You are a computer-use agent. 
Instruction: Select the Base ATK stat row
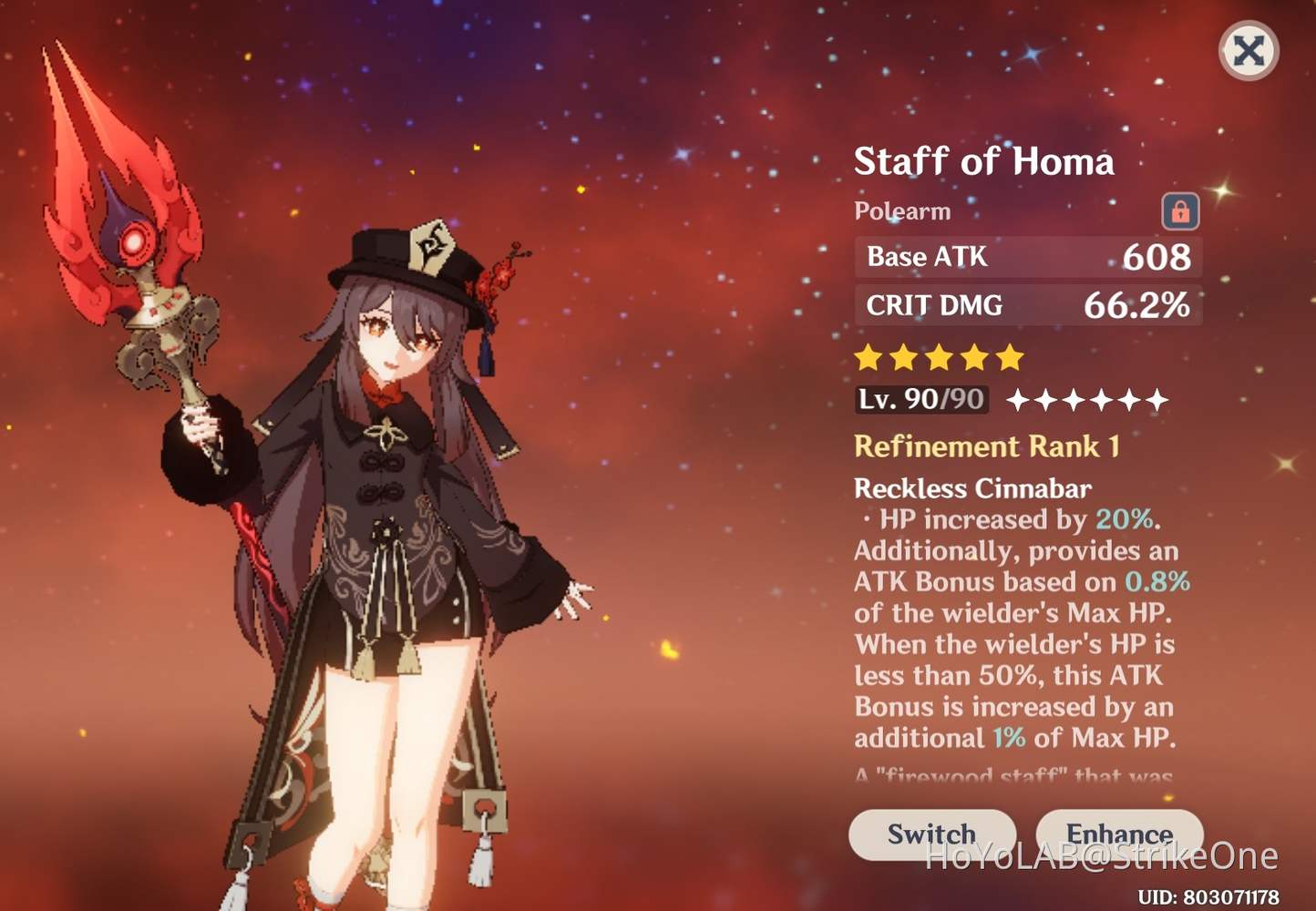click(x=1028, y=257)
